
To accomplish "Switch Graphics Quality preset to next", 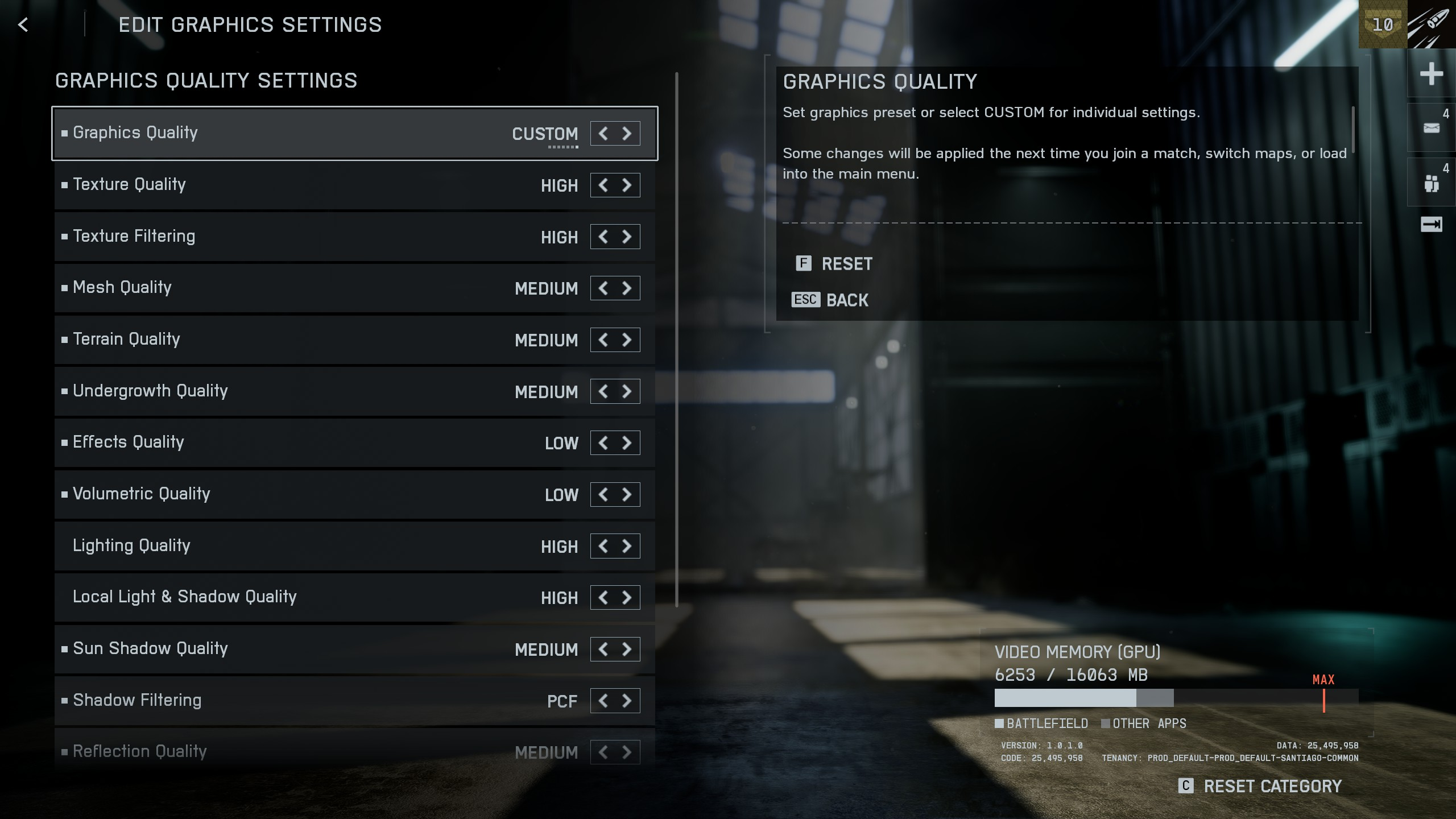I will tap(627, 134).
